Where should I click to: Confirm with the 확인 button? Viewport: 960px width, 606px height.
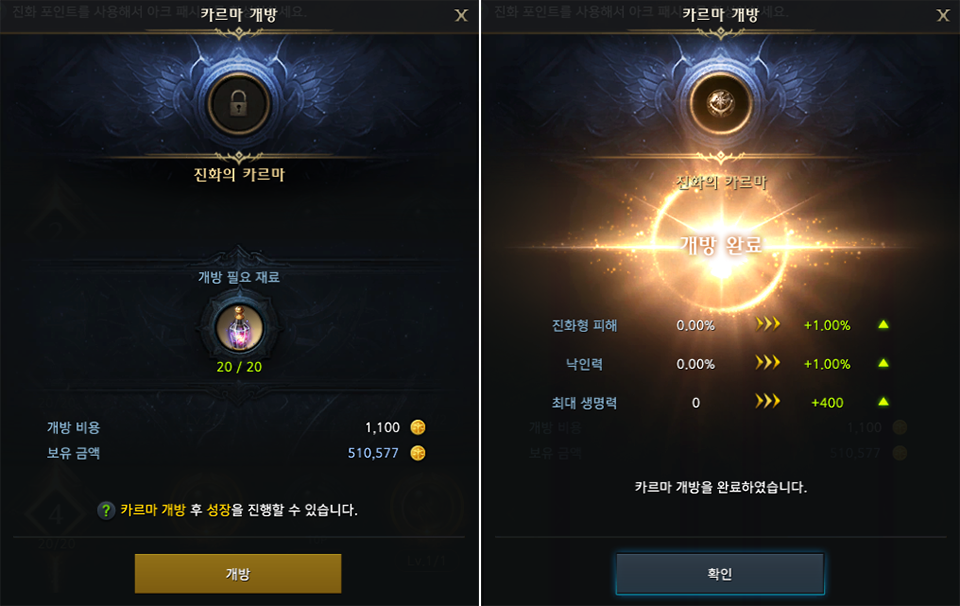pos(720,574)
